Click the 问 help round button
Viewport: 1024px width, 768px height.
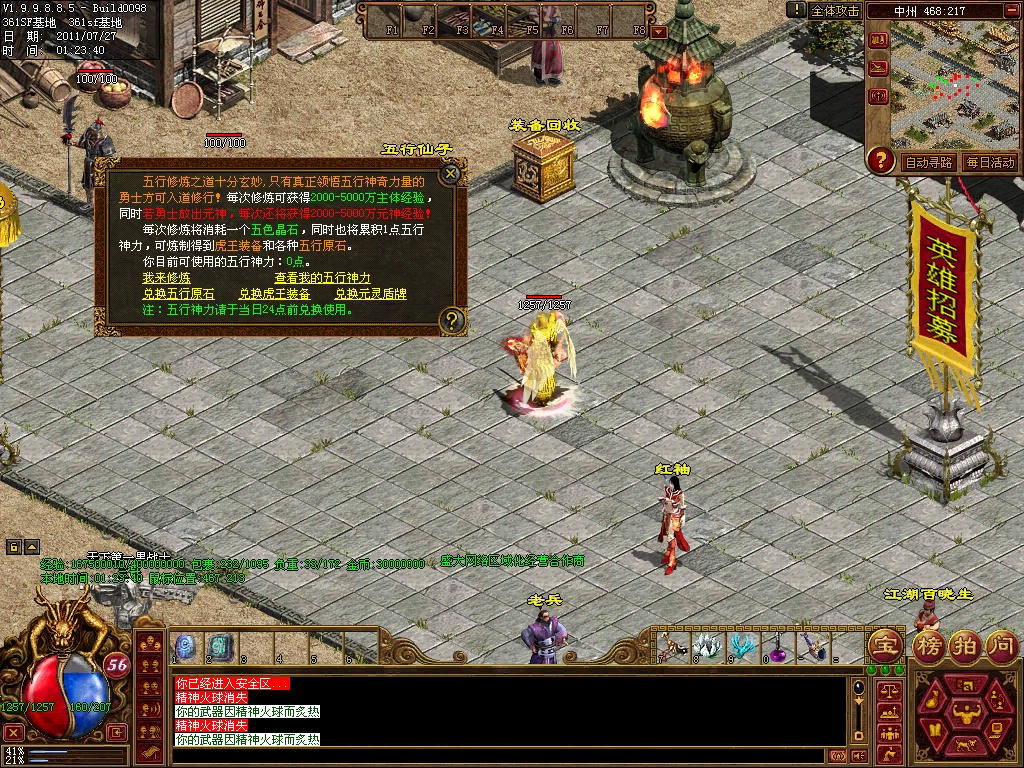click(x=1001, y=645)
